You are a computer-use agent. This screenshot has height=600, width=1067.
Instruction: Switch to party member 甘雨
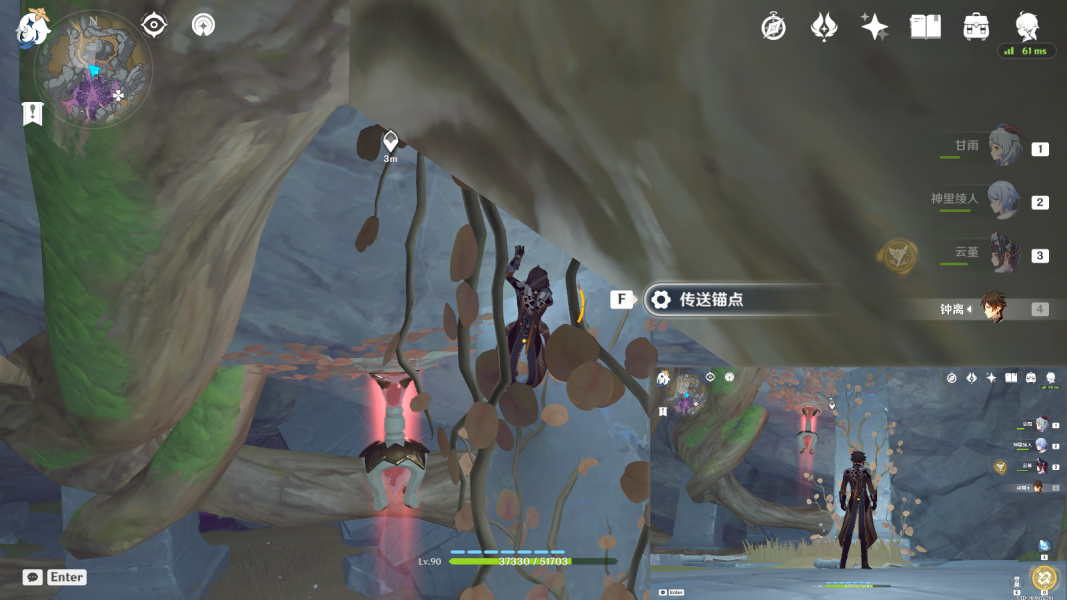coord(1001,147)
